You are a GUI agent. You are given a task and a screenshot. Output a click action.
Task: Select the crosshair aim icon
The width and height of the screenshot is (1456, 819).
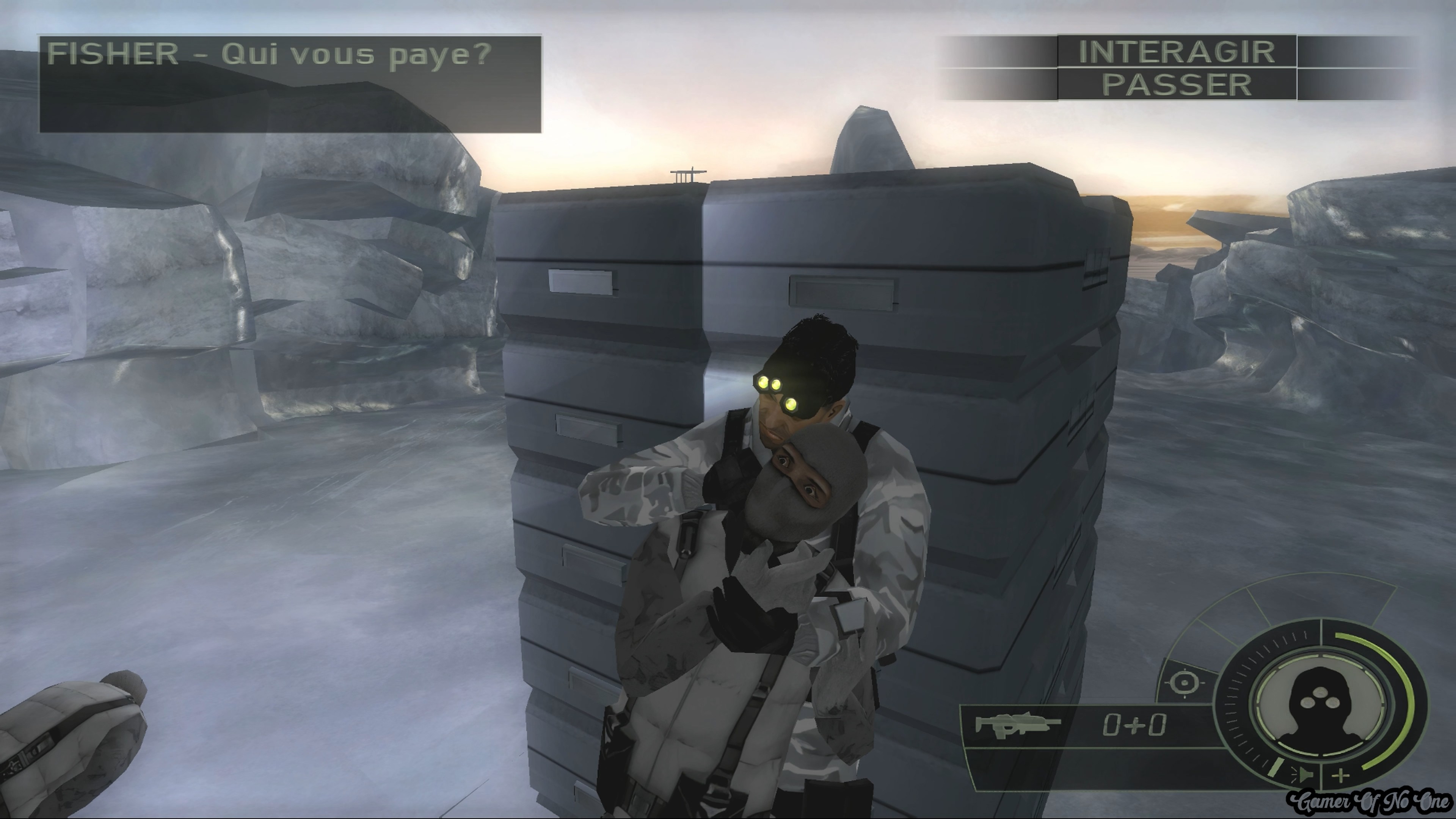point(1185,682)
